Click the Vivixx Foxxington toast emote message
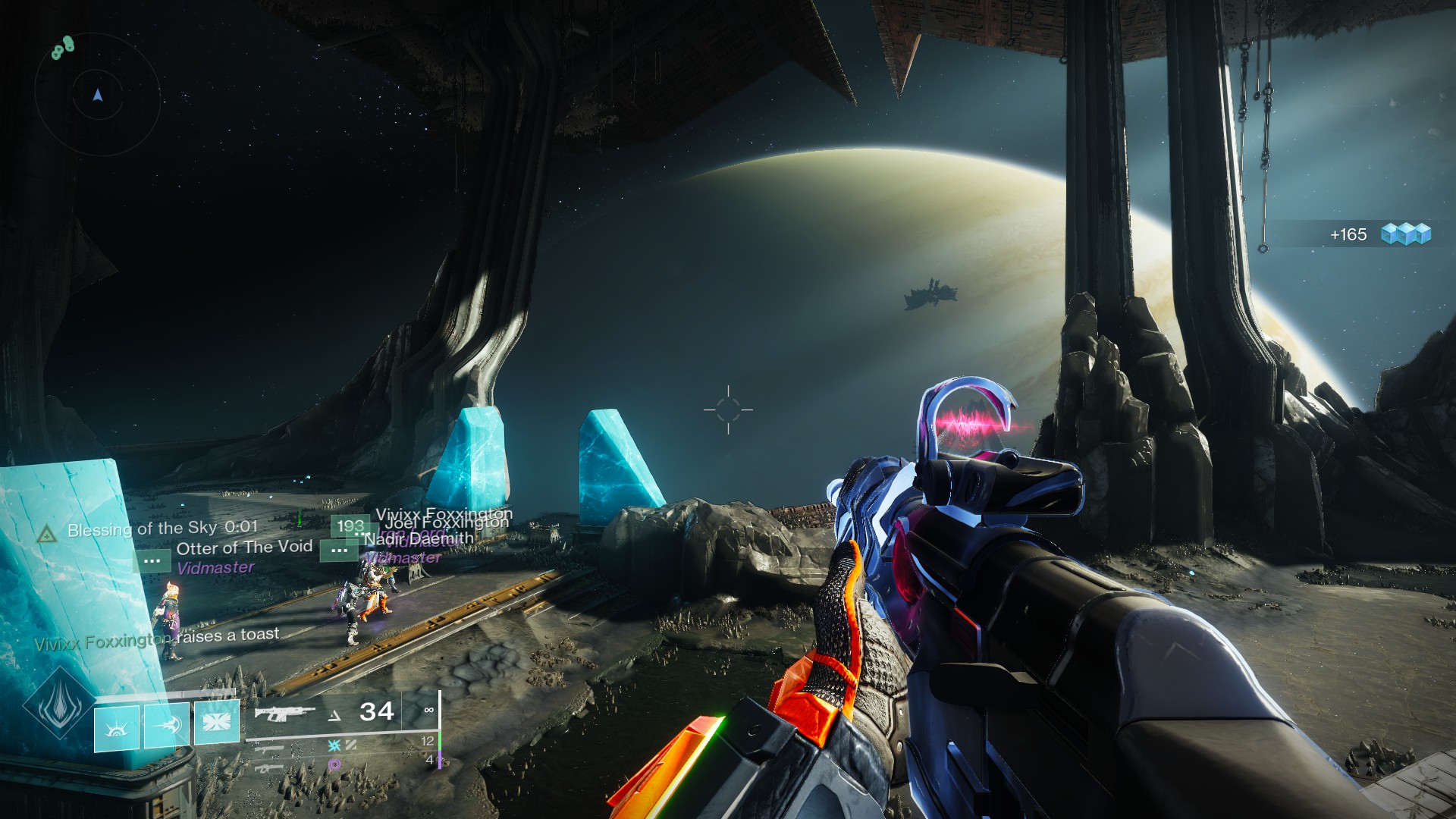 pyautogui.click(x=157, y=639)
